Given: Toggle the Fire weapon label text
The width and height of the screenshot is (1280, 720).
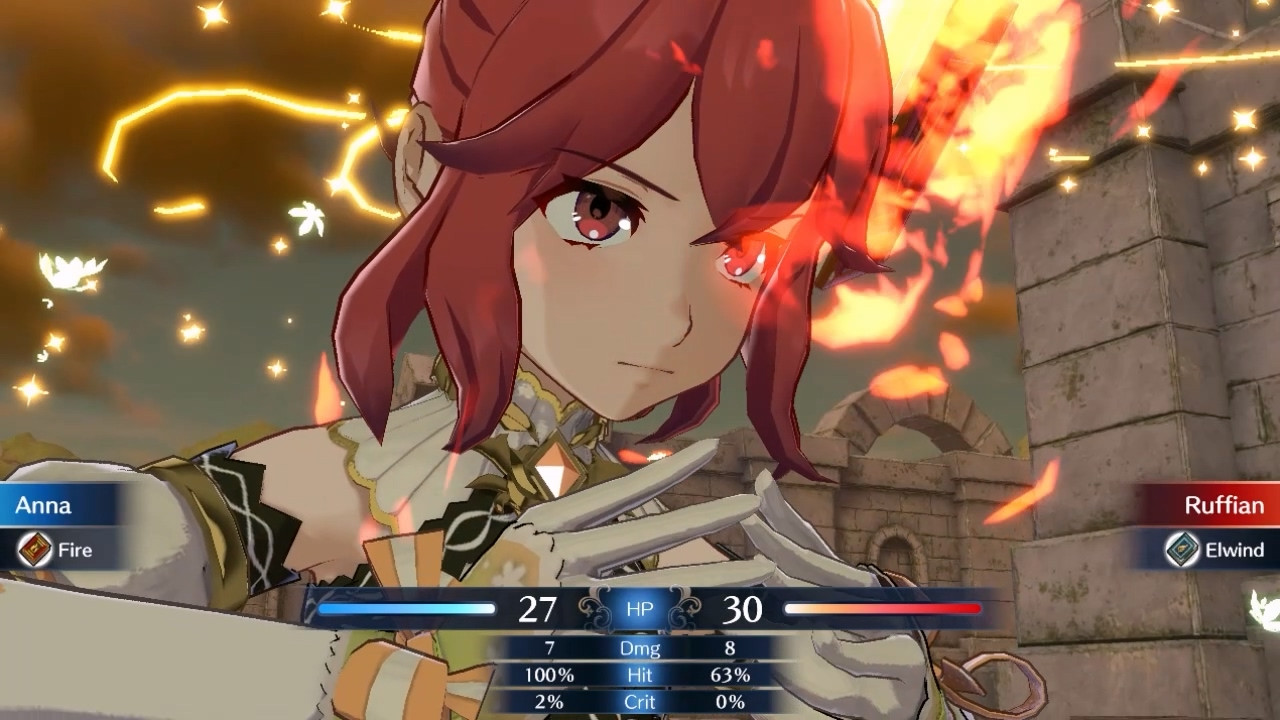Looking at the screenshot, I should [76, 550].
